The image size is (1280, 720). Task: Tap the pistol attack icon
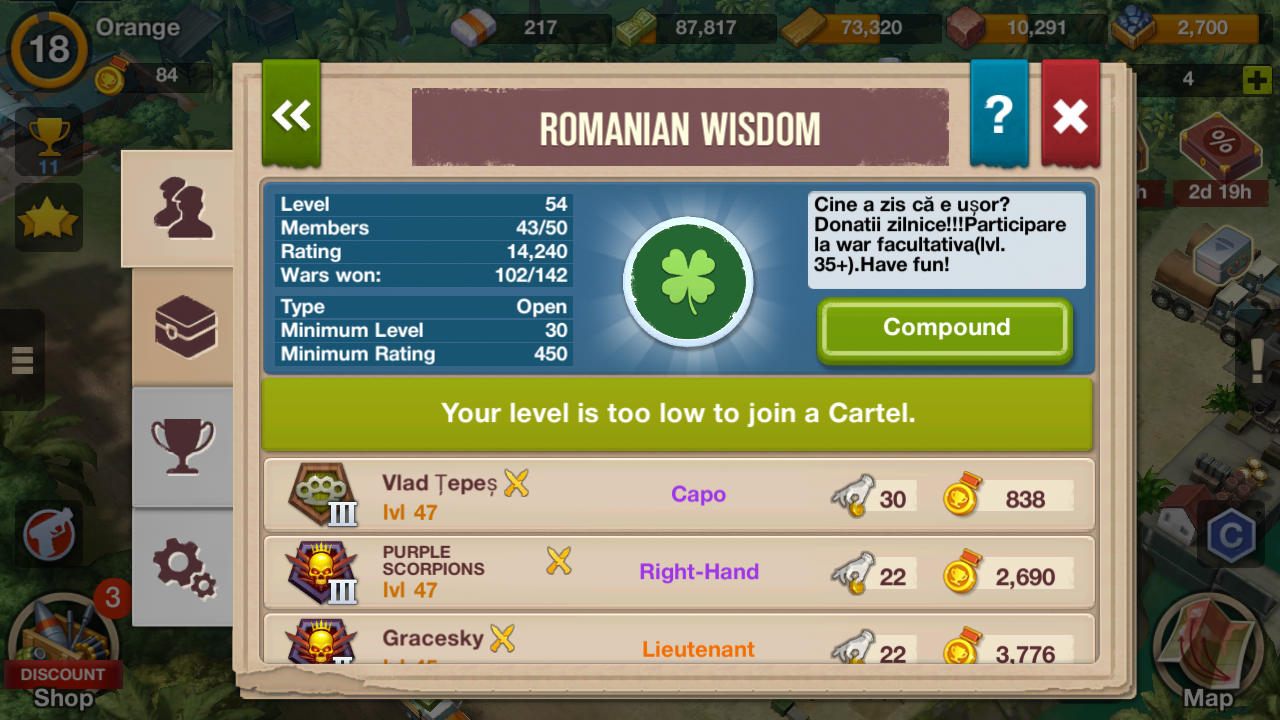coord(49,535)
